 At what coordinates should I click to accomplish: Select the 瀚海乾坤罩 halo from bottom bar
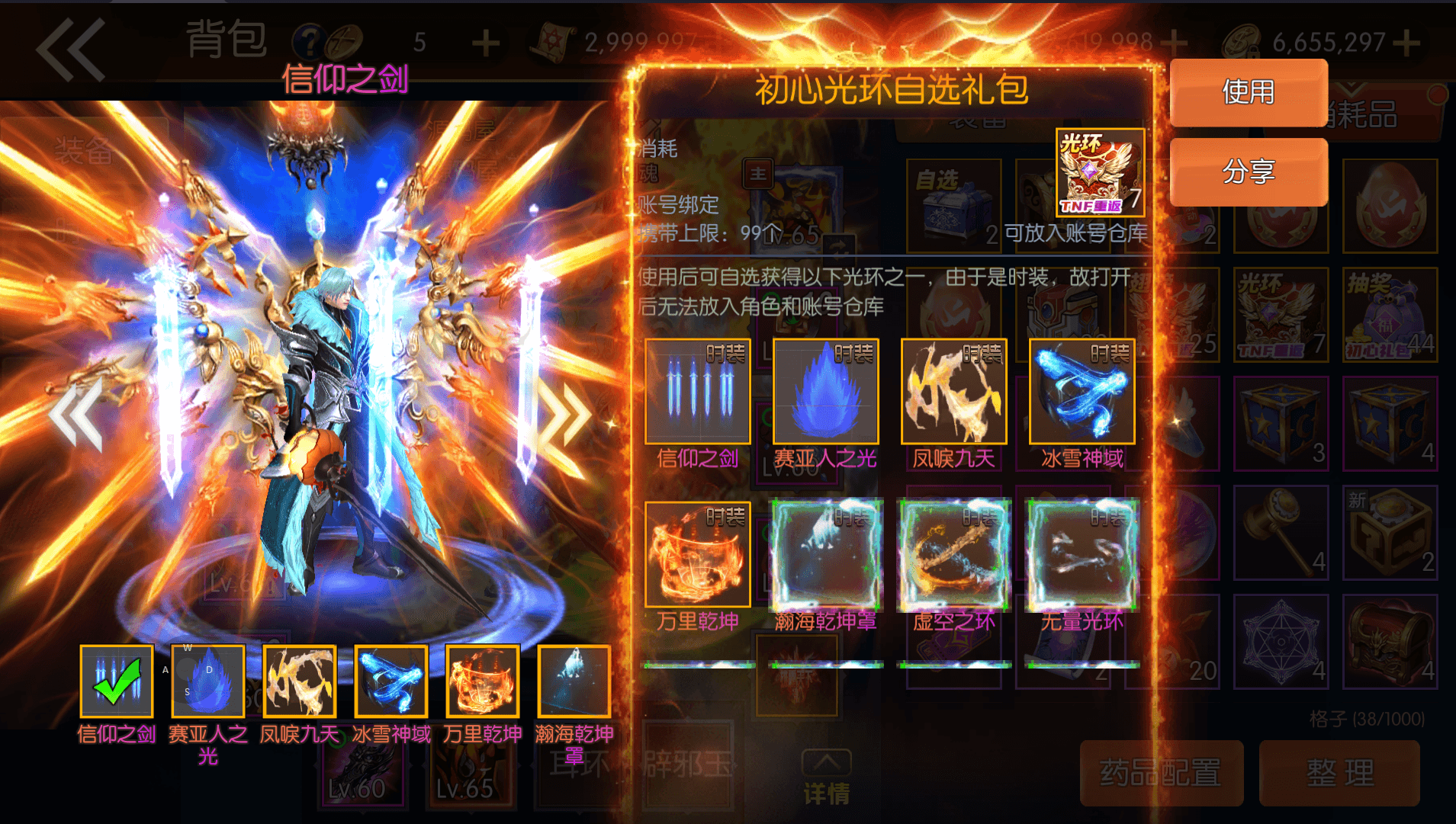tap(574, 681)
